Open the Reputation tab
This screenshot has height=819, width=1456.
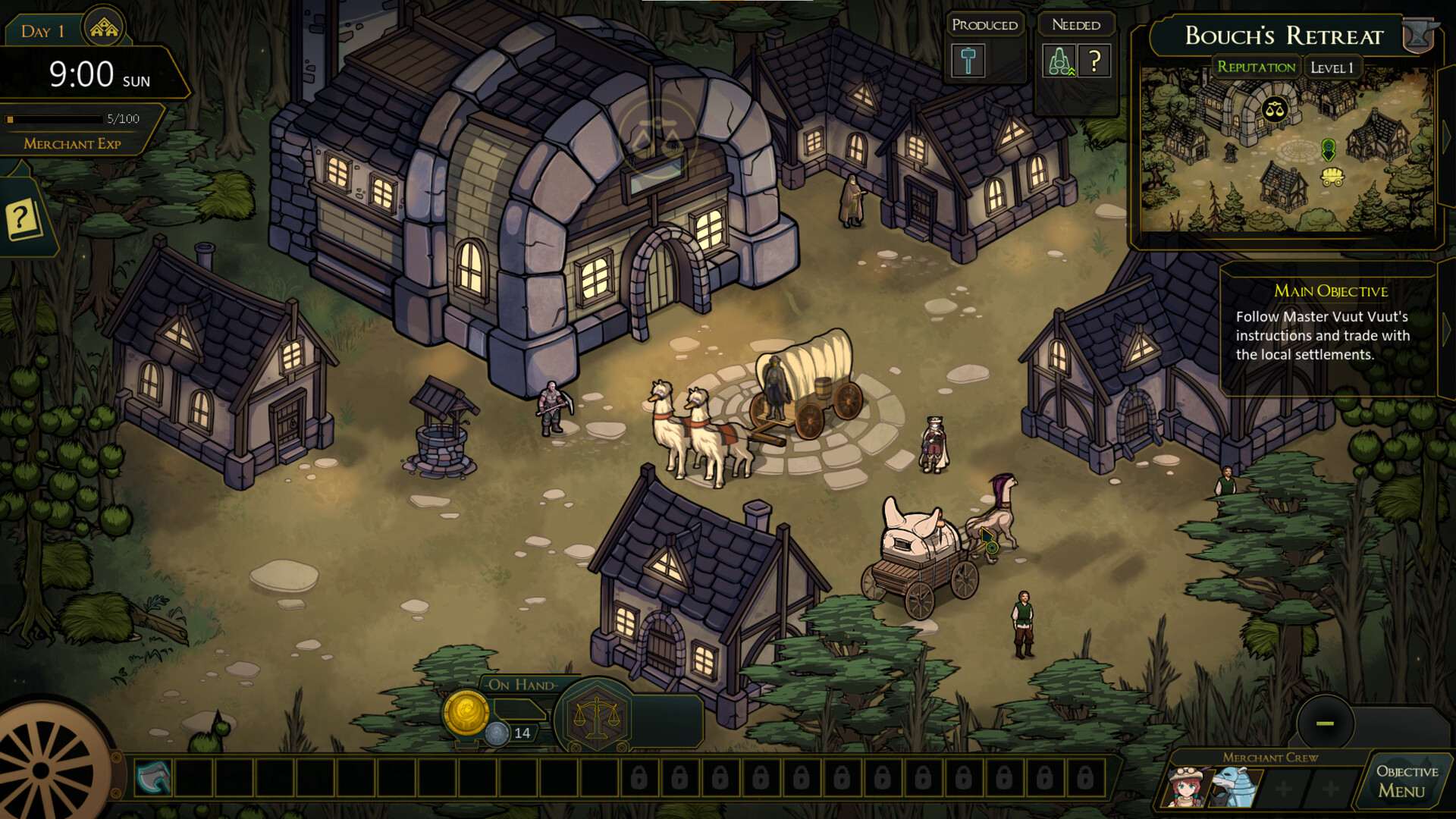coord(1256,67)
